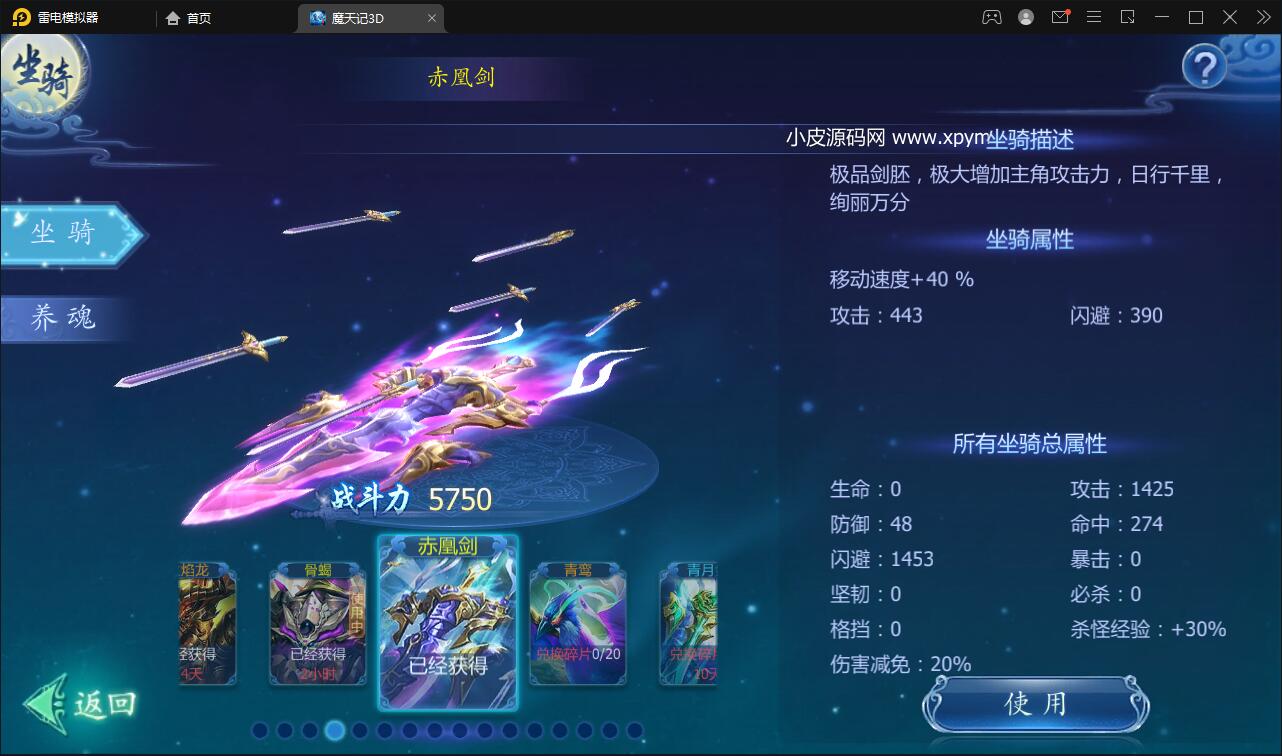Expand the emulator sidebar with double arrows
This screenshot has width=1282, height=756.
pos(1263,17)
